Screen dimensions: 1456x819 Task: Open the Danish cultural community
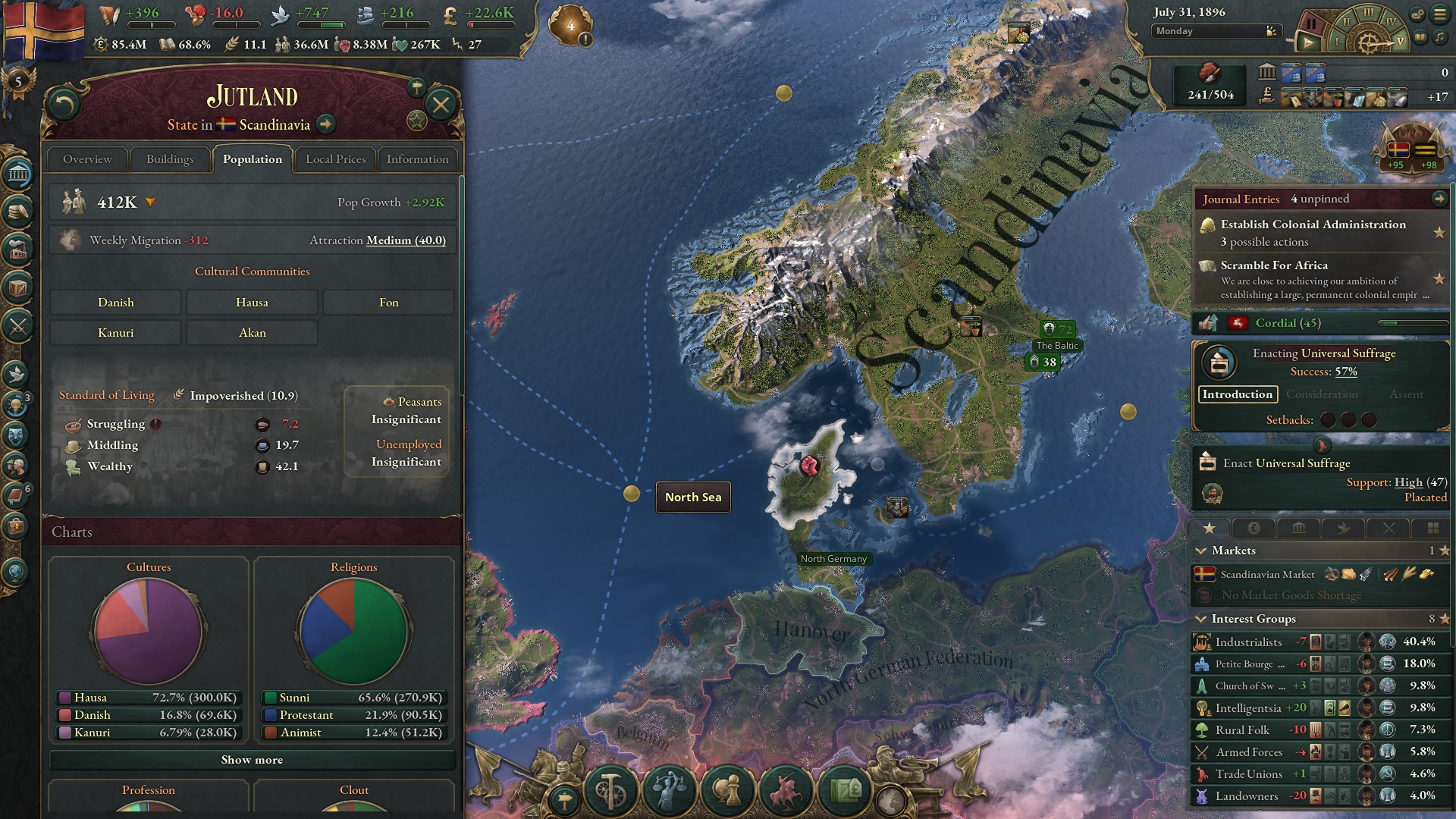click(x=115, y=303)
